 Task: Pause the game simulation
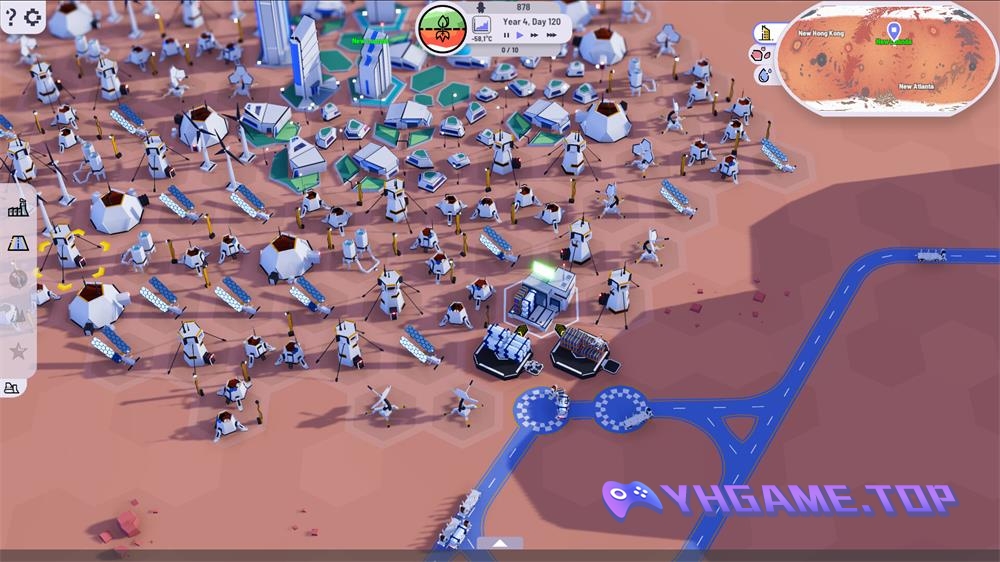click(x=506, y=36)
